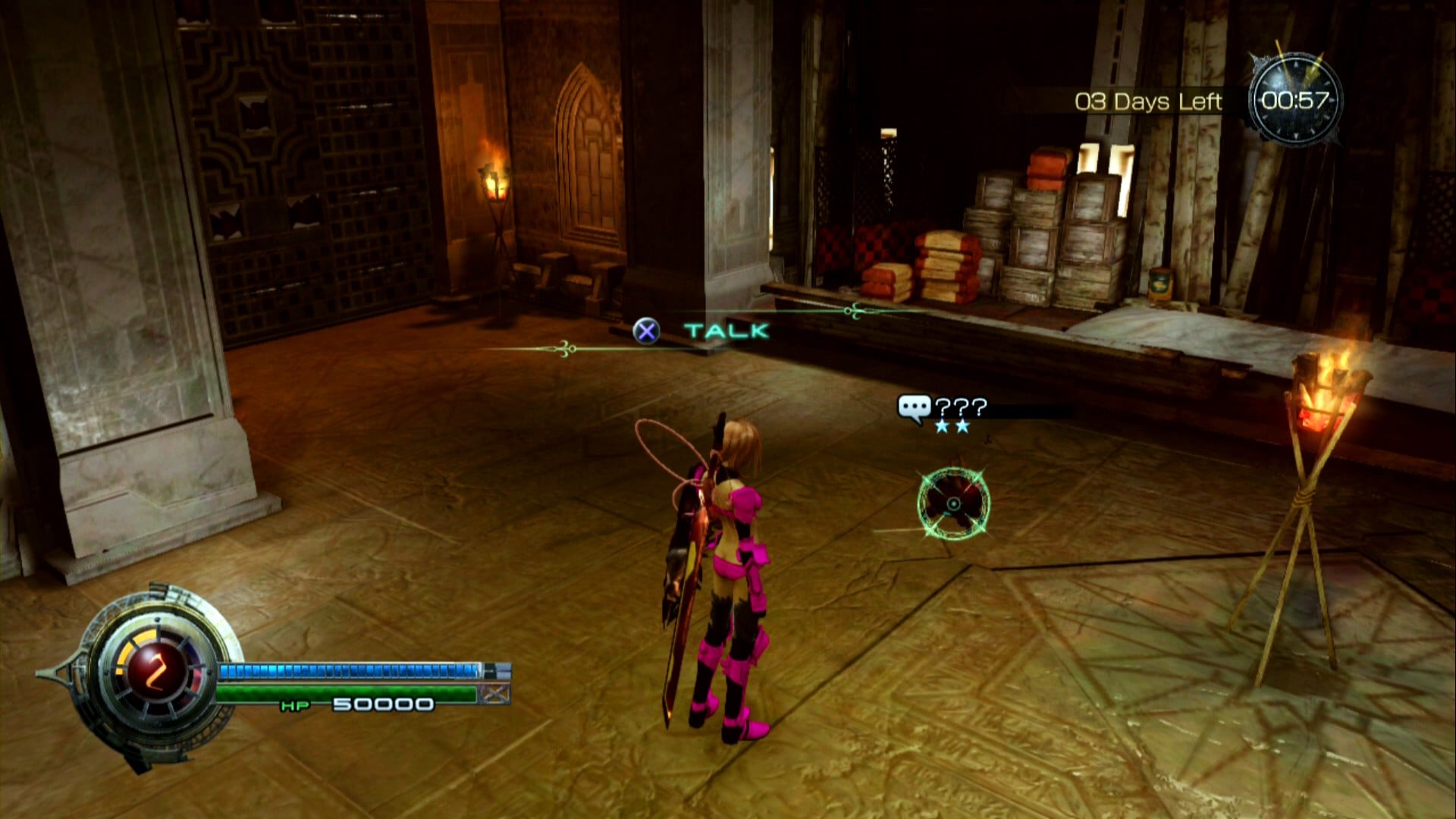Open the world clock dial
The width and height of the screenshot is (1456, 819).
coord(1295,99)
